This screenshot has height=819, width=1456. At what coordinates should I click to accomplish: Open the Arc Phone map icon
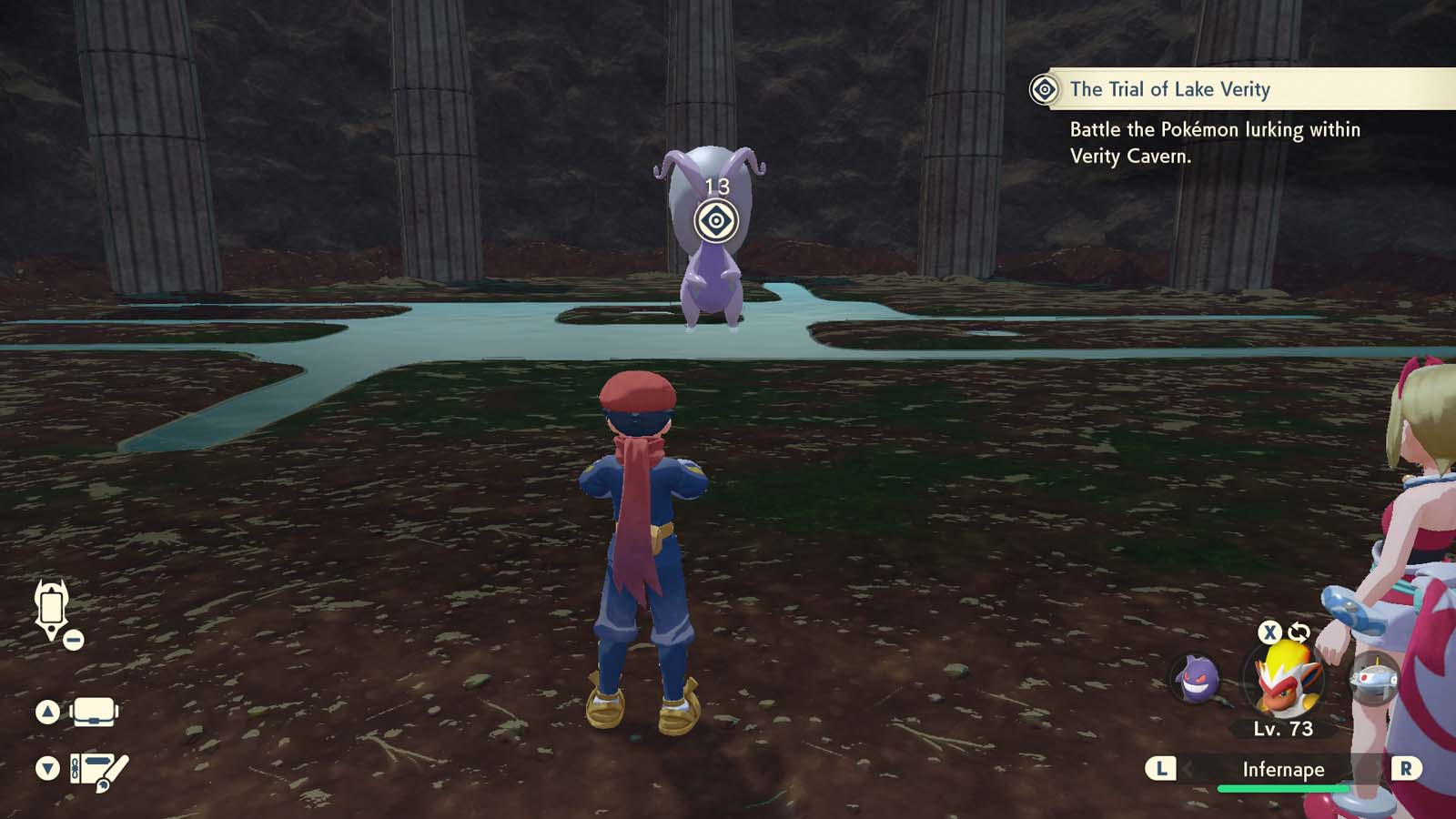click(x=50, y=608)
